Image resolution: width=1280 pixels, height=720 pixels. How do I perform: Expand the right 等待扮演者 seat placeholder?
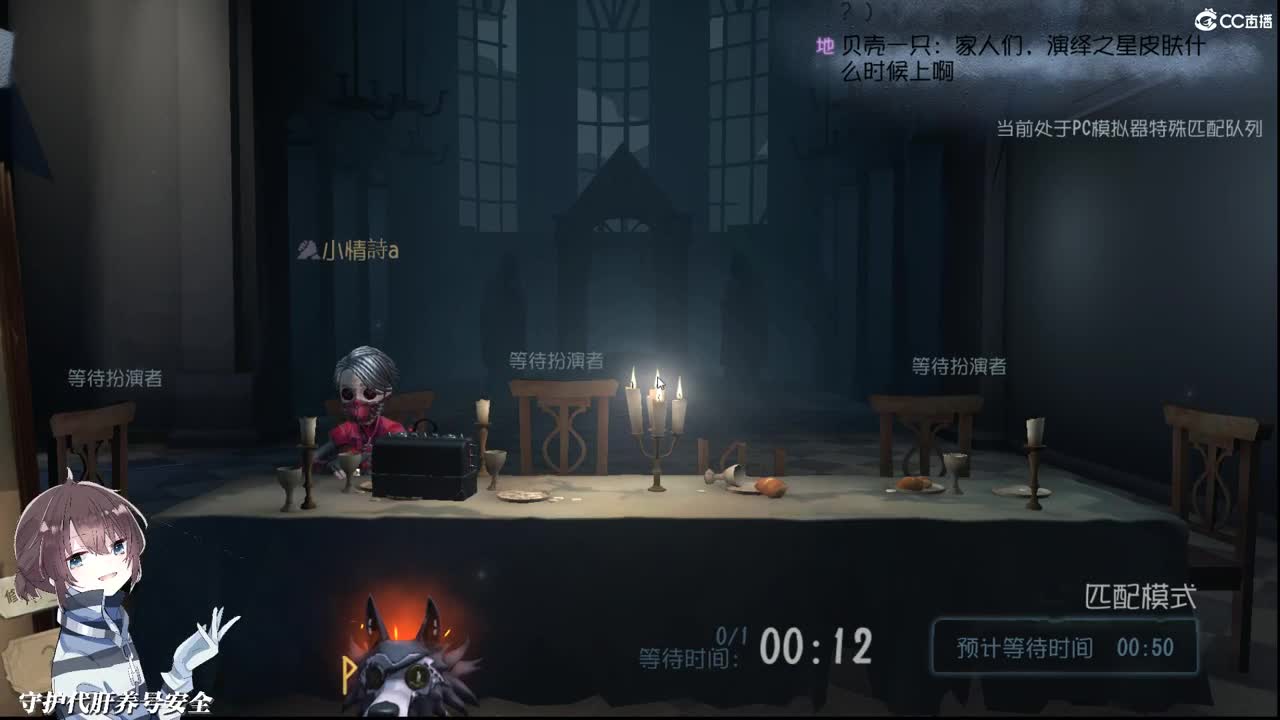click(x=958, y=367)
